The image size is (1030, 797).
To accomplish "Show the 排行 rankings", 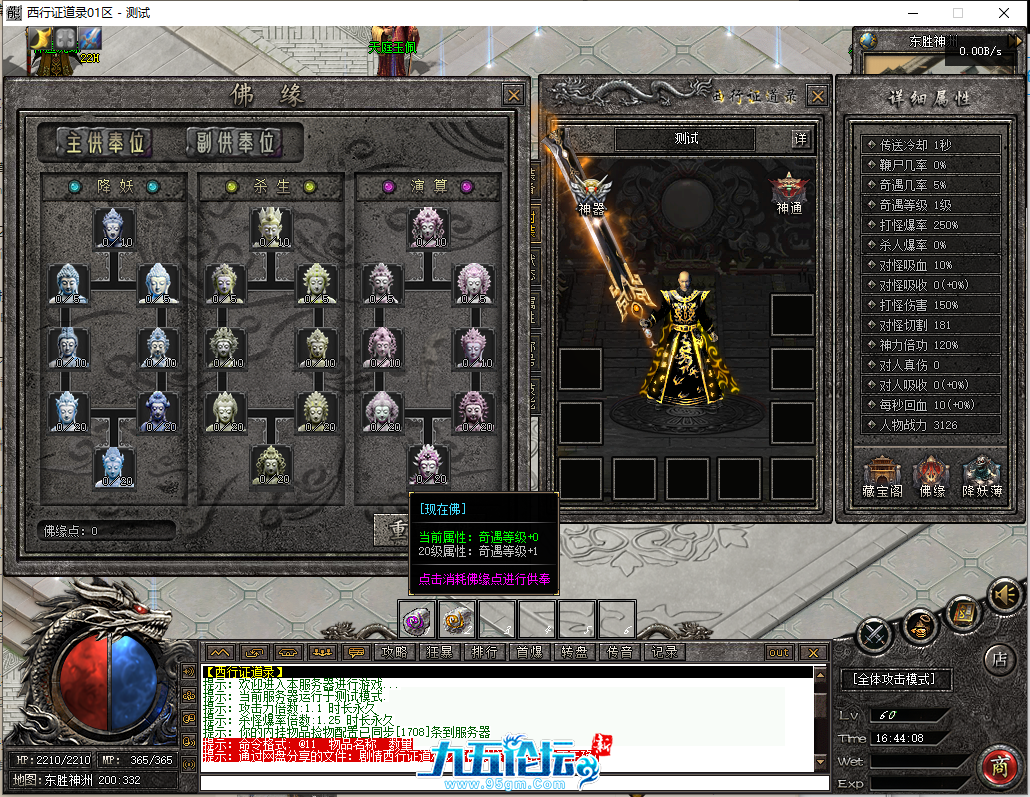I will click(484, 652).
